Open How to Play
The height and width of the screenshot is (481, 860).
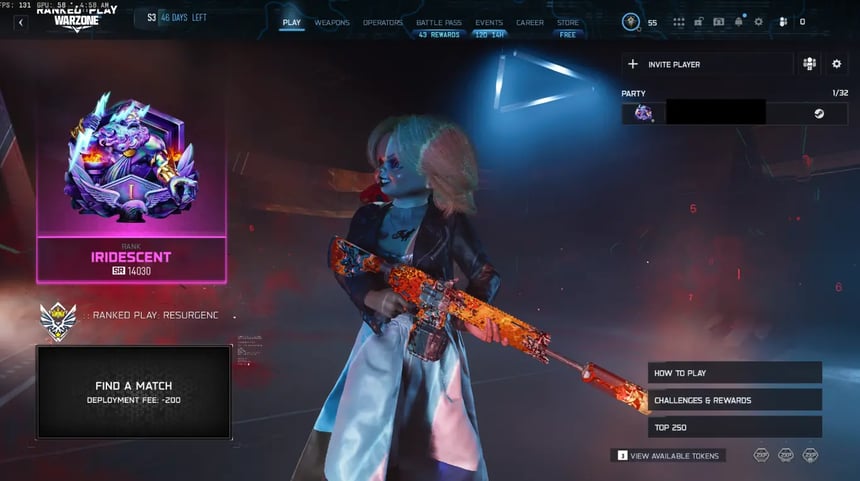[x=734, y=373]
